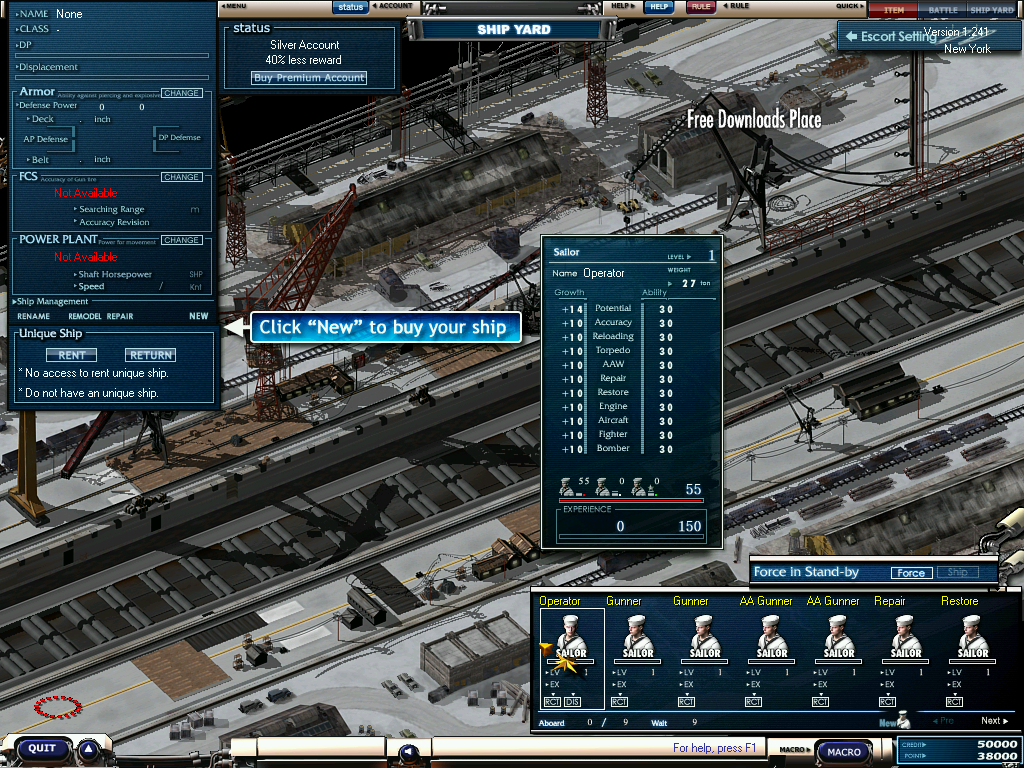The width and height of the screenshot is (1024, 768).
Task: Open the MACRO button
Action: (845, 752)
